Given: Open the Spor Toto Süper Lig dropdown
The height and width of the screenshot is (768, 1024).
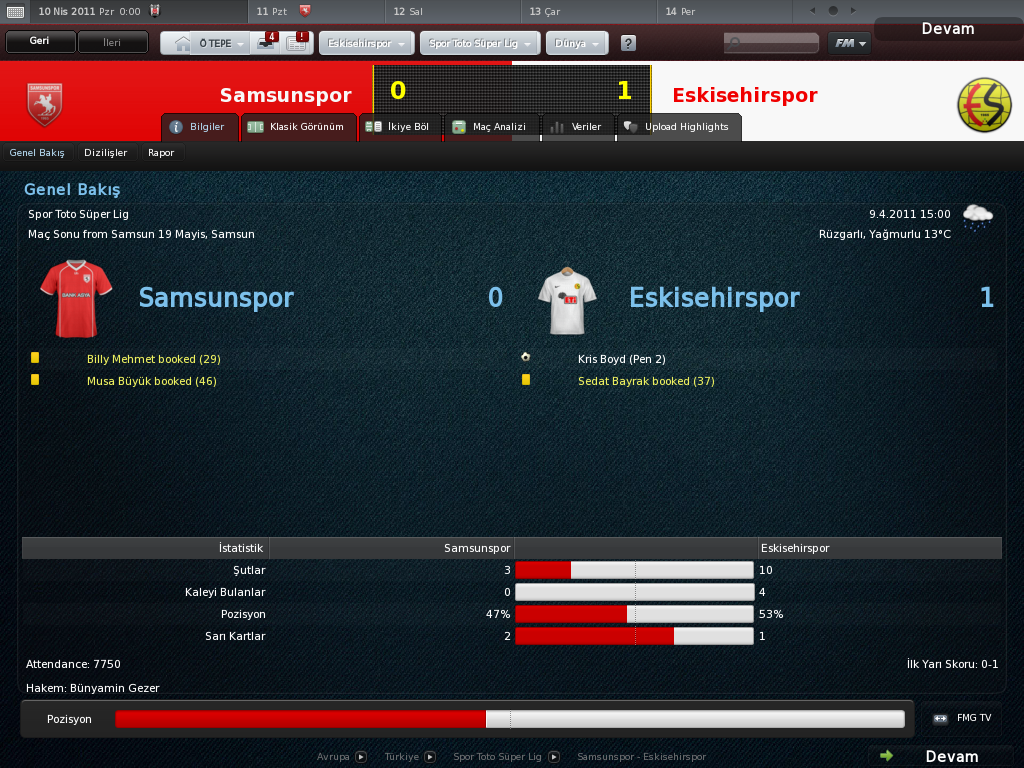Looking at the screenshot, I should coord(480,44).
